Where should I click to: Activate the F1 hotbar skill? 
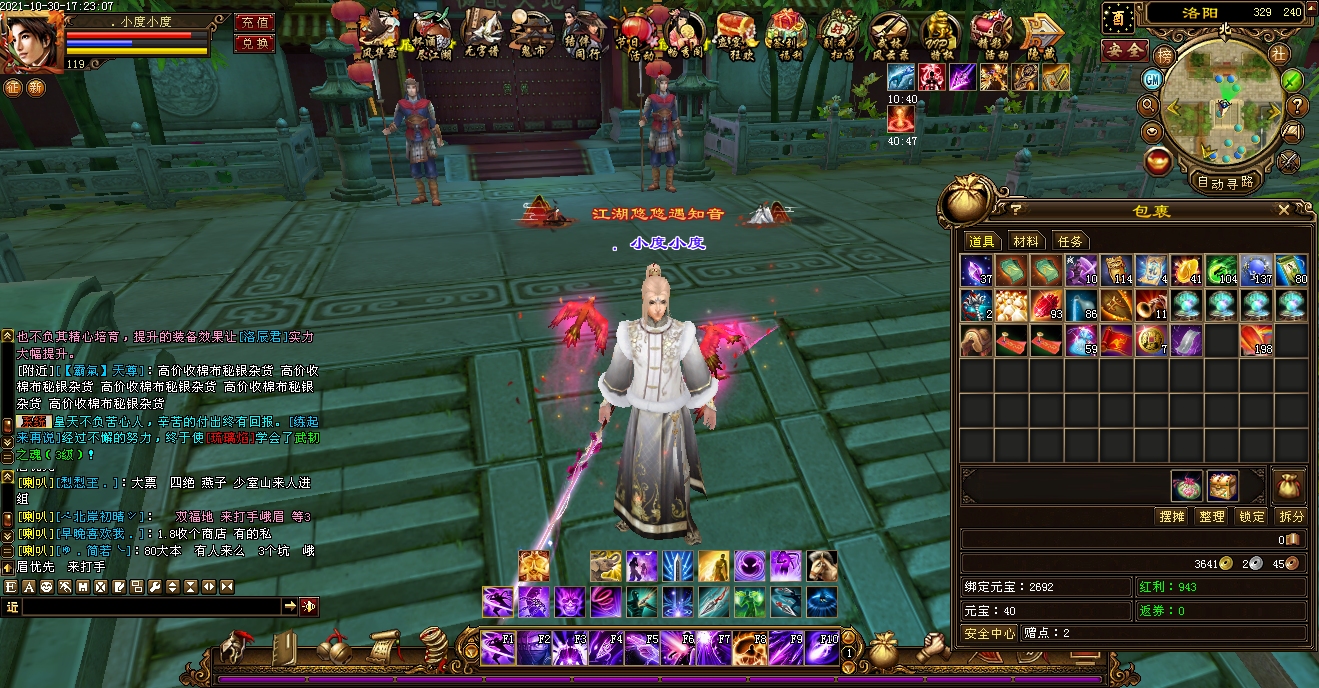point(498,648)
